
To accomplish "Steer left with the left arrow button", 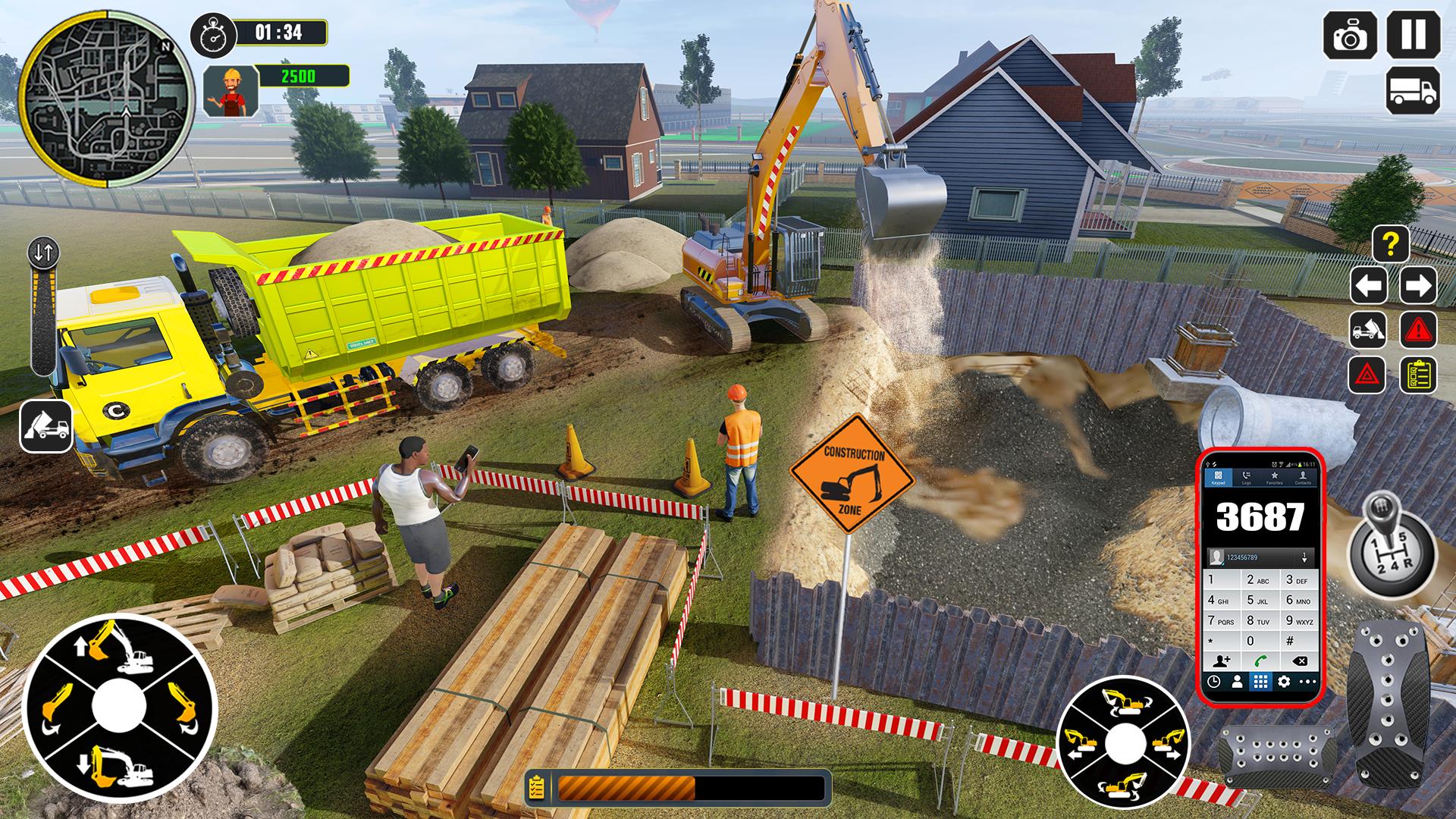I will click(1369, 286).
